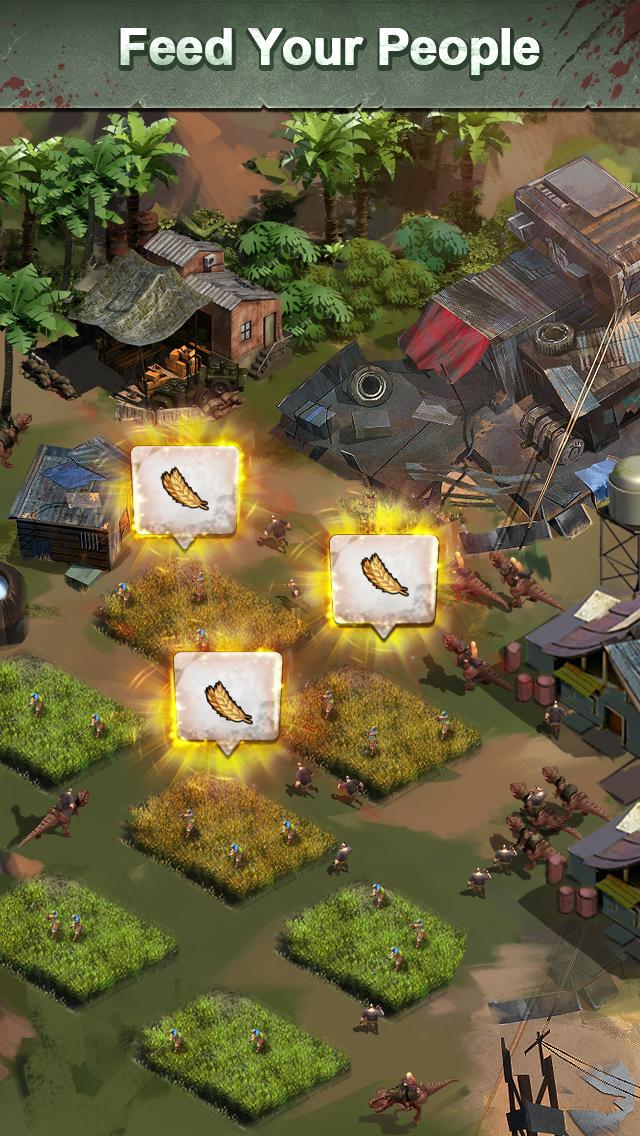Tap the wheat bubble nearest the raptor pack
The height and width of the screenshot is (1136, 640).
click(x=384, y=579)
